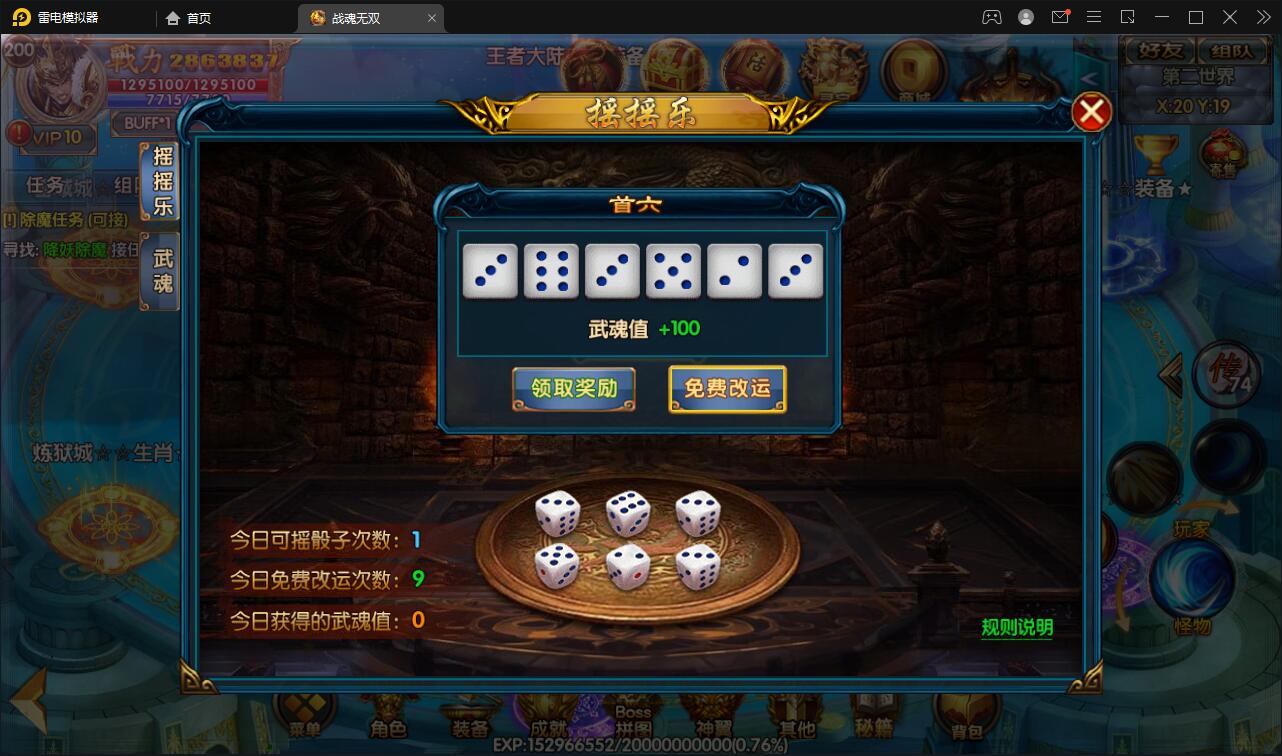This screenshot has width=1282, height=756.
Task: Close the 摇摇乐 dialog with red X
Action: tap(1091, 112)
